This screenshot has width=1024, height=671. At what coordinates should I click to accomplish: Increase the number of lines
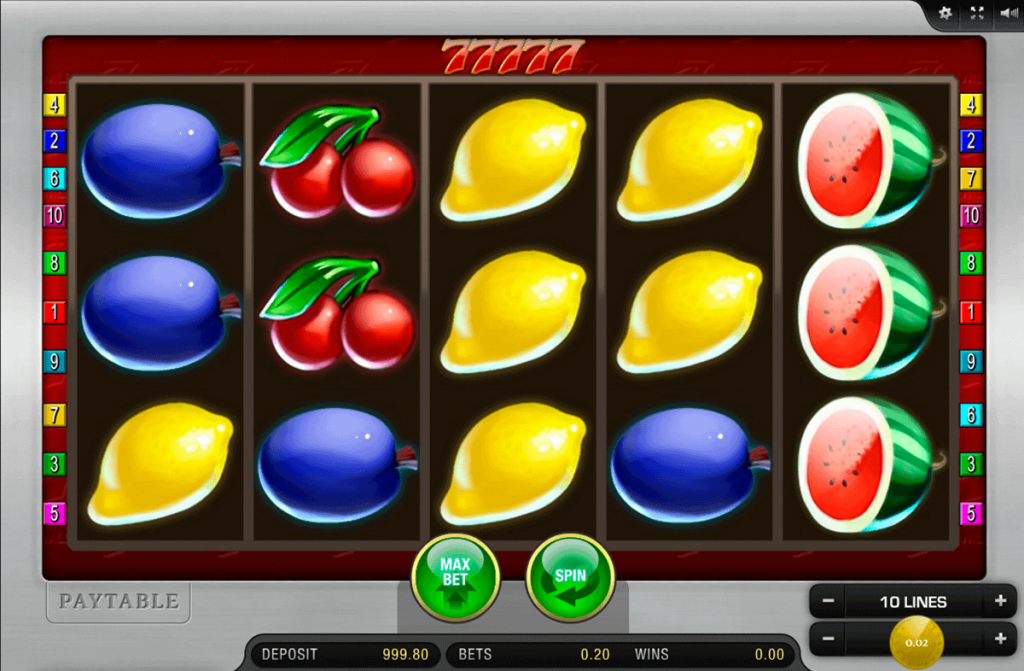999,602
